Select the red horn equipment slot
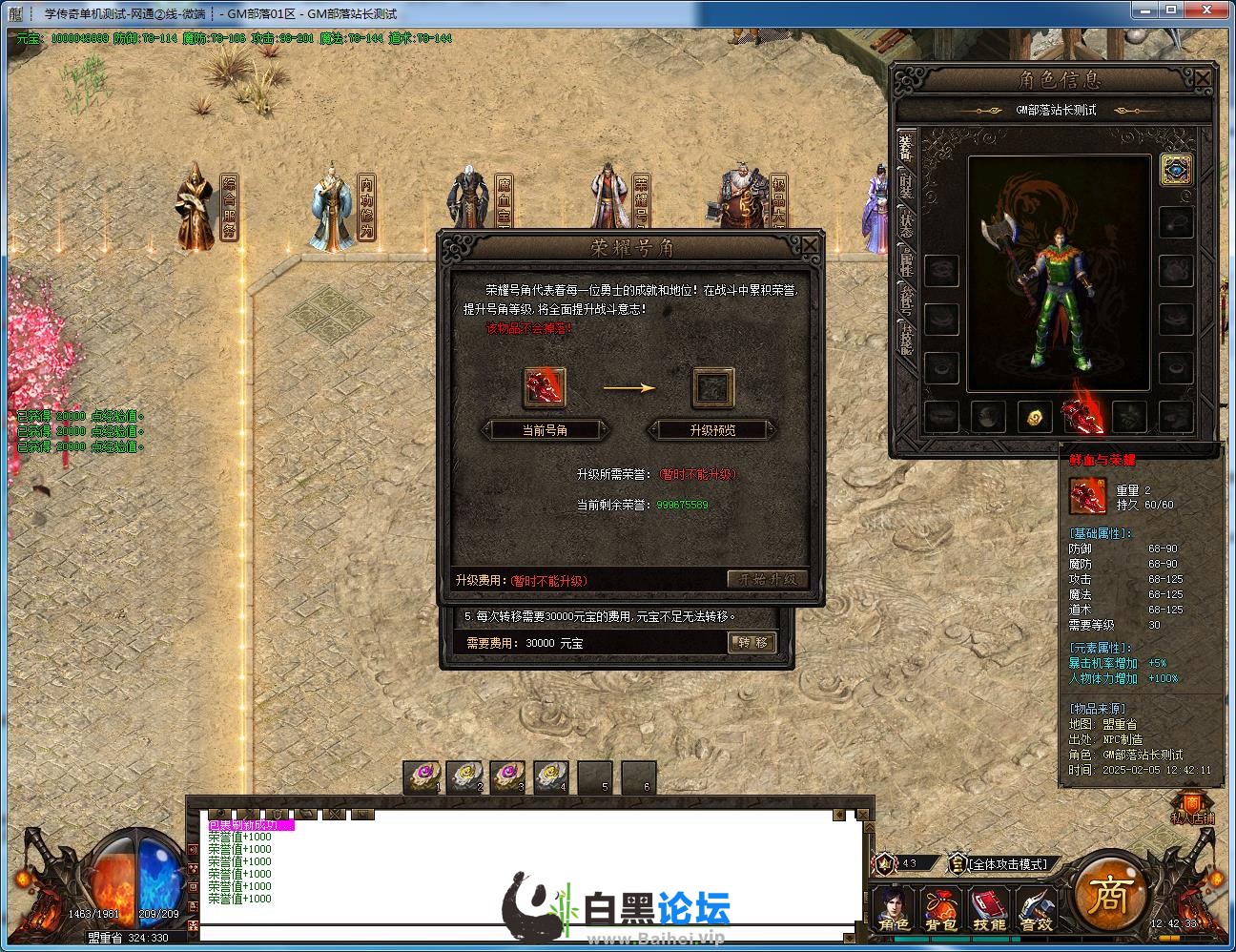1236x952 pixels. (1081, 416)
